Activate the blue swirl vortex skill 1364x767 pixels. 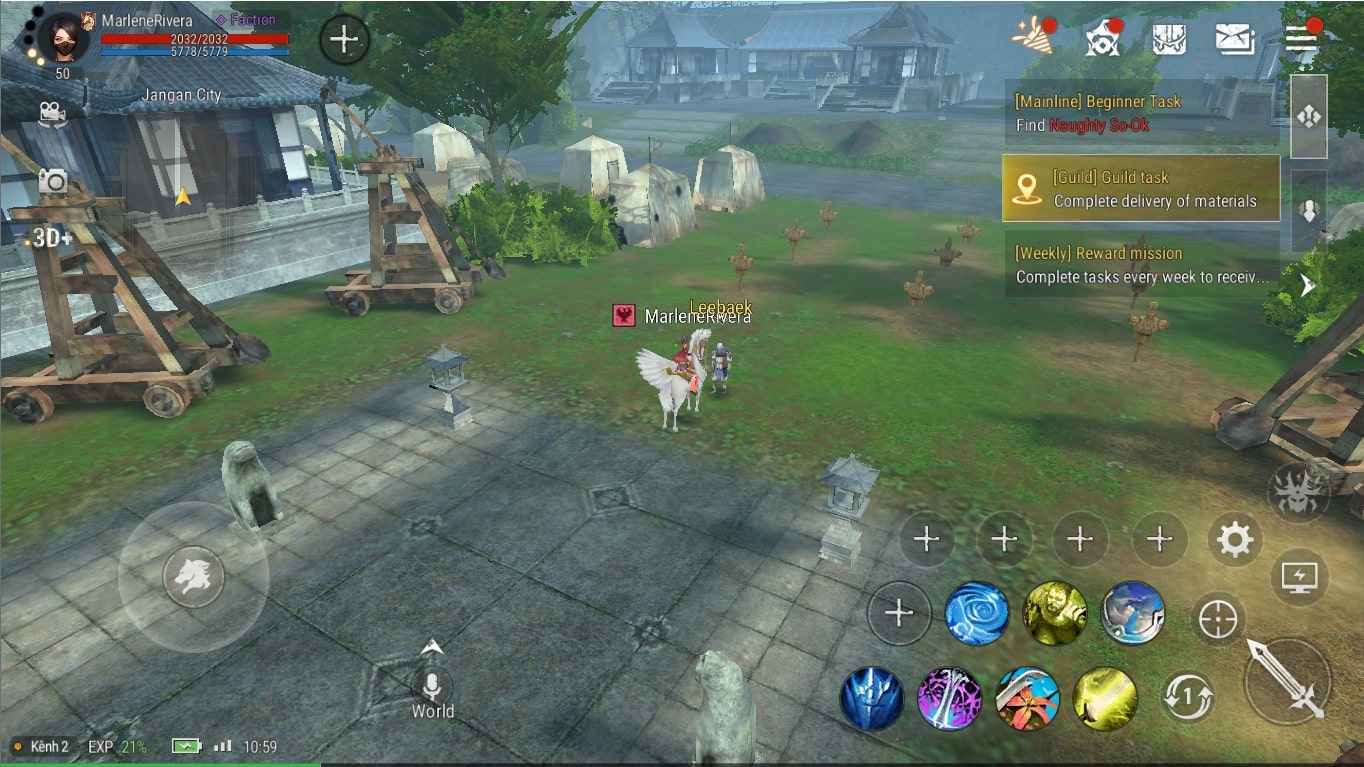[x=977, y=613]
